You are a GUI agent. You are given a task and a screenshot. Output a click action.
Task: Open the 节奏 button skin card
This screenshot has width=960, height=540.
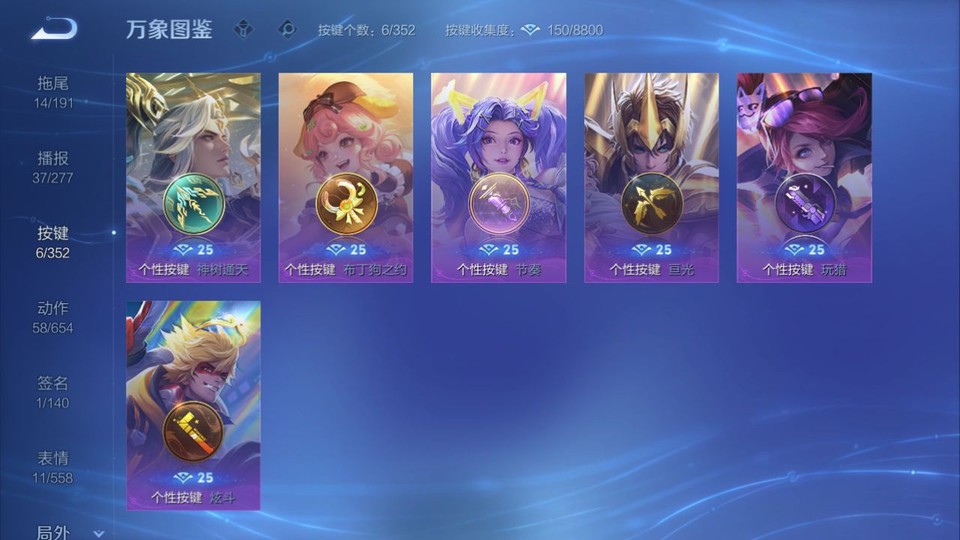[x=498, y=177]
